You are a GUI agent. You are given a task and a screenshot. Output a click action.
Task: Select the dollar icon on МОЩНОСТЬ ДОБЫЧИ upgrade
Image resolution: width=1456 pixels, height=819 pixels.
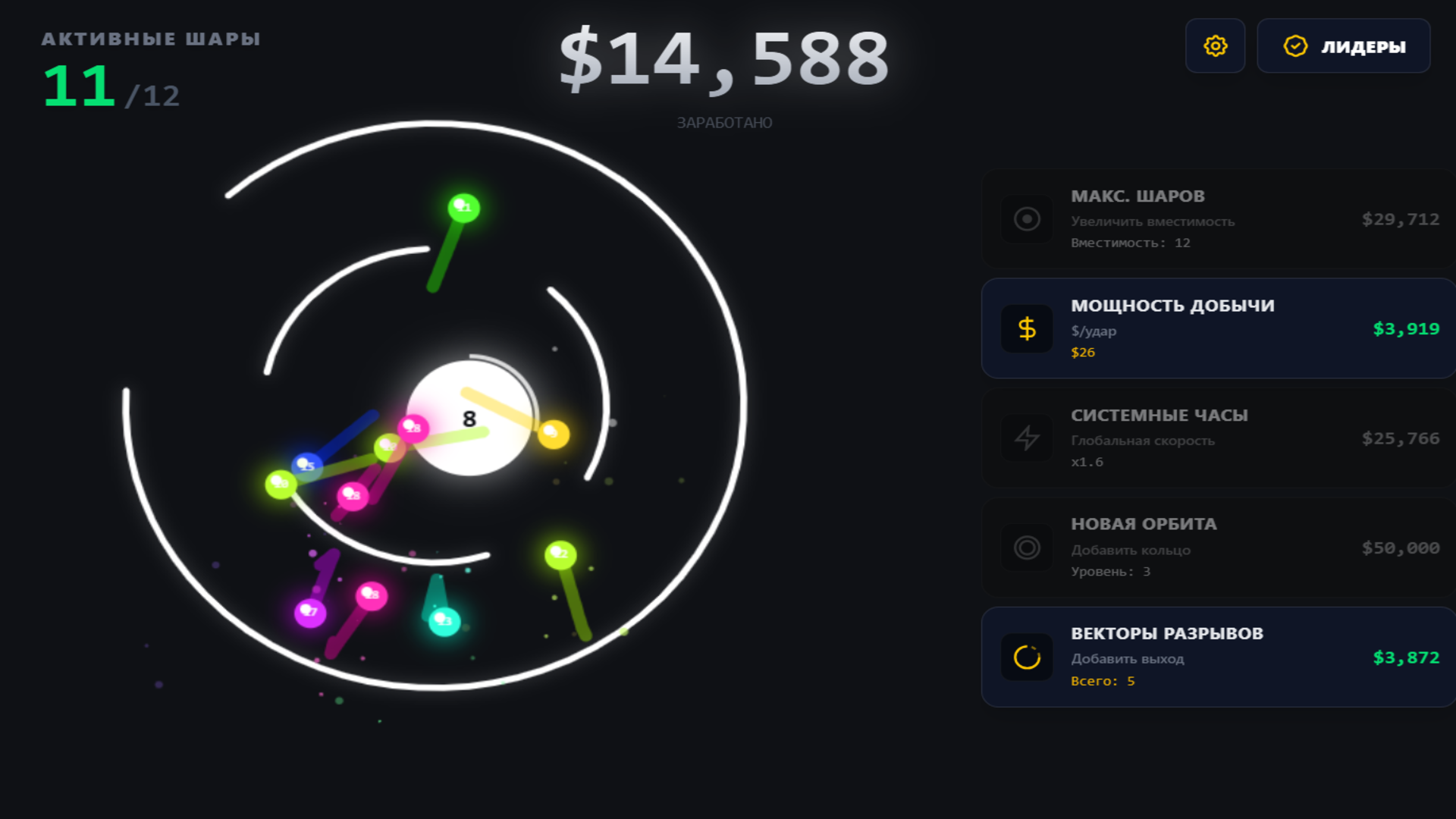1026,328
